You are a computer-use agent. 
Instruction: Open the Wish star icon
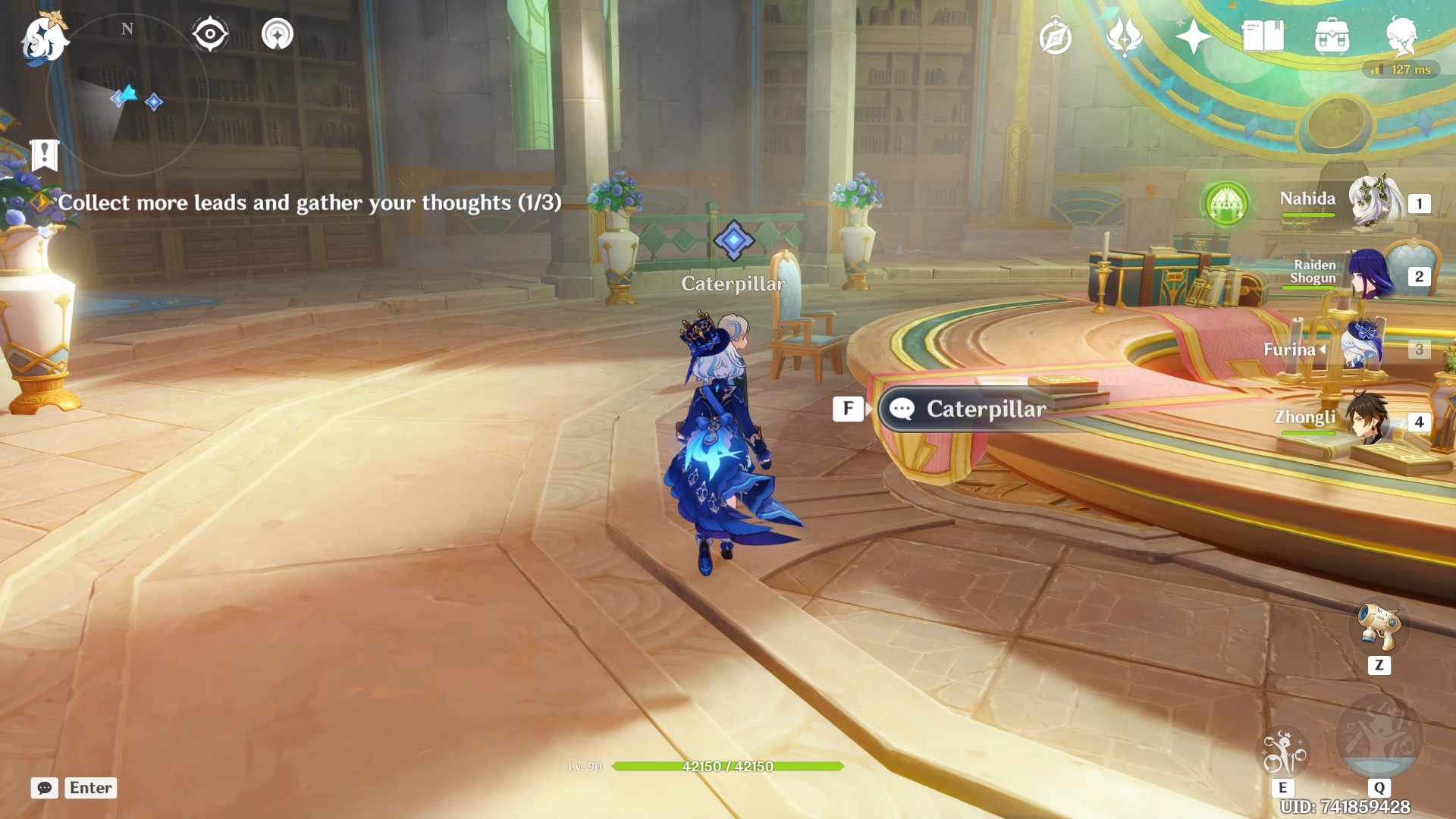(1193, 36)
